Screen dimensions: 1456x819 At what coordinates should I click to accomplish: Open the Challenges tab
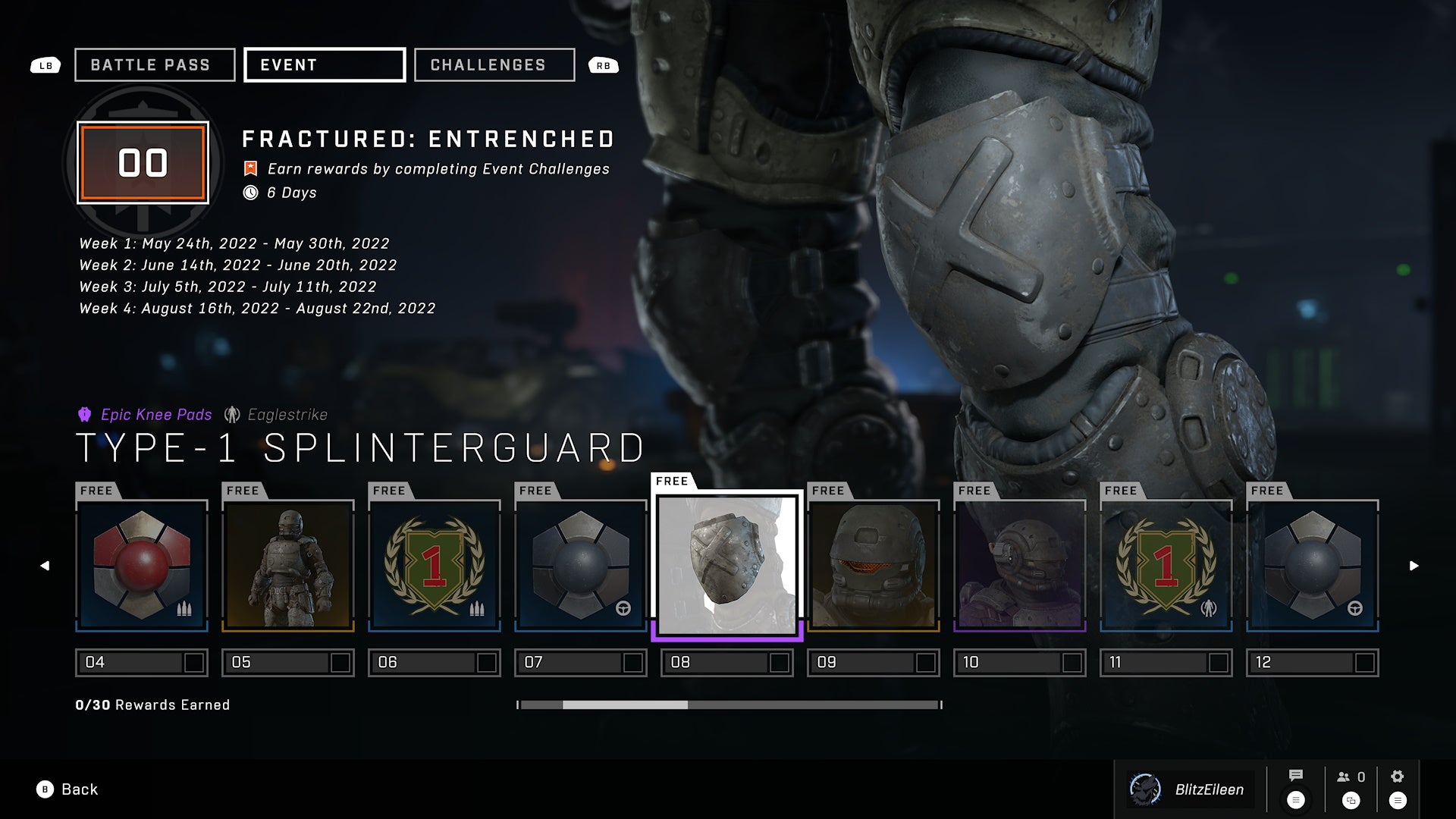[494, 65]
